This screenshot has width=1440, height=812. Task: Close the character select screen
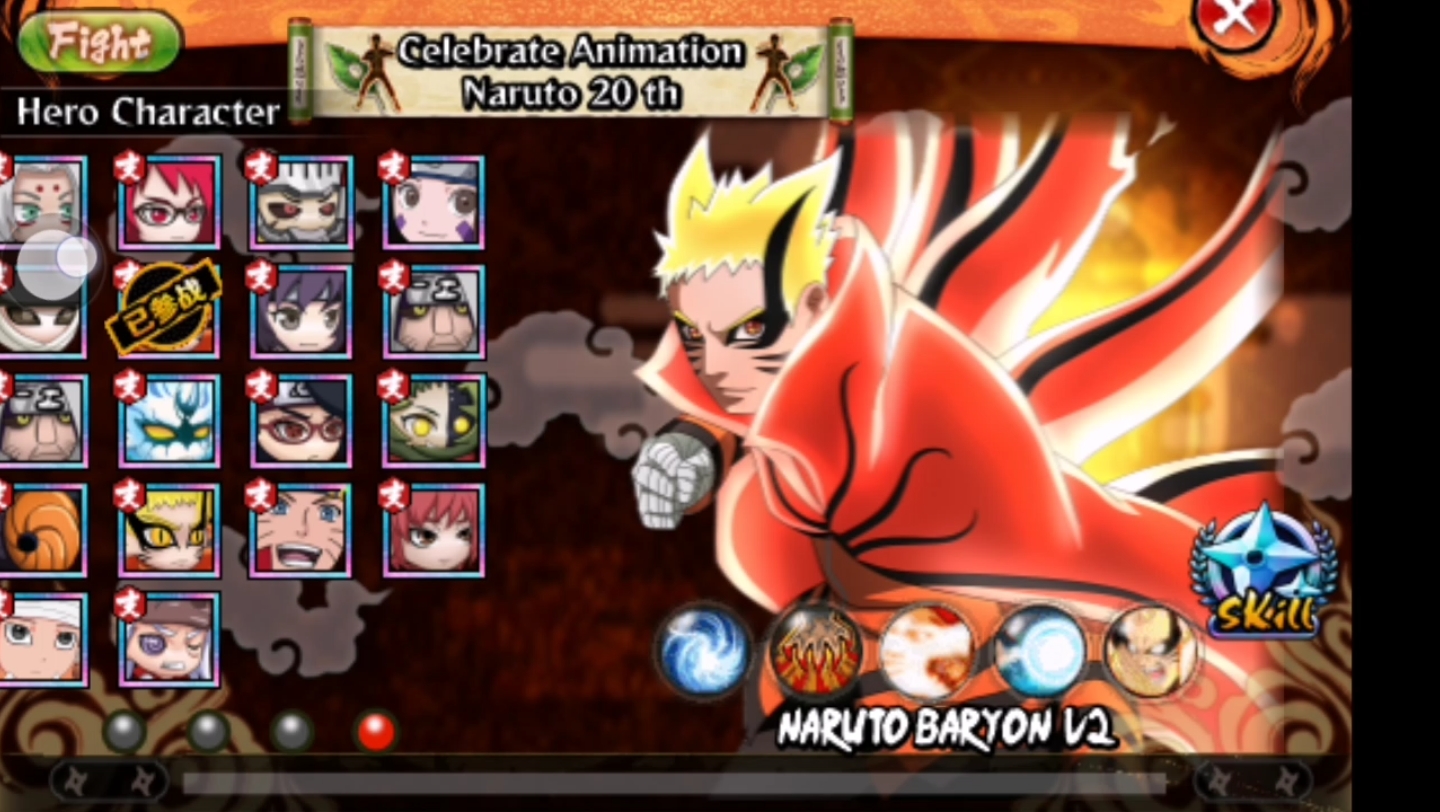point(1236,18)
